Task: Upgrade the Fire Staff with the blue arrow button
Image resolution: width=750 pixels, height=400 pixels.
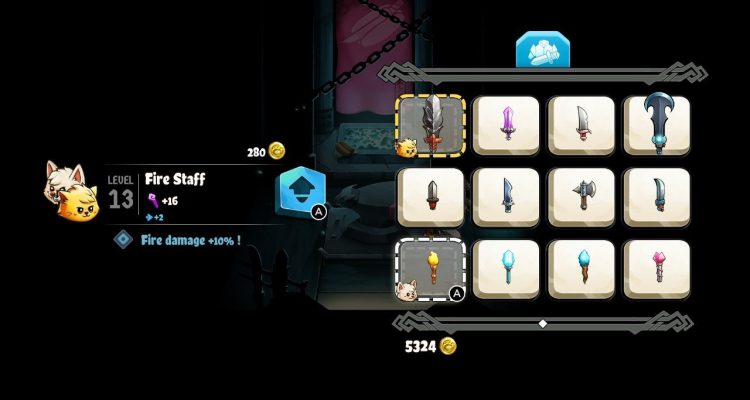Action: [x=298, y=191]
